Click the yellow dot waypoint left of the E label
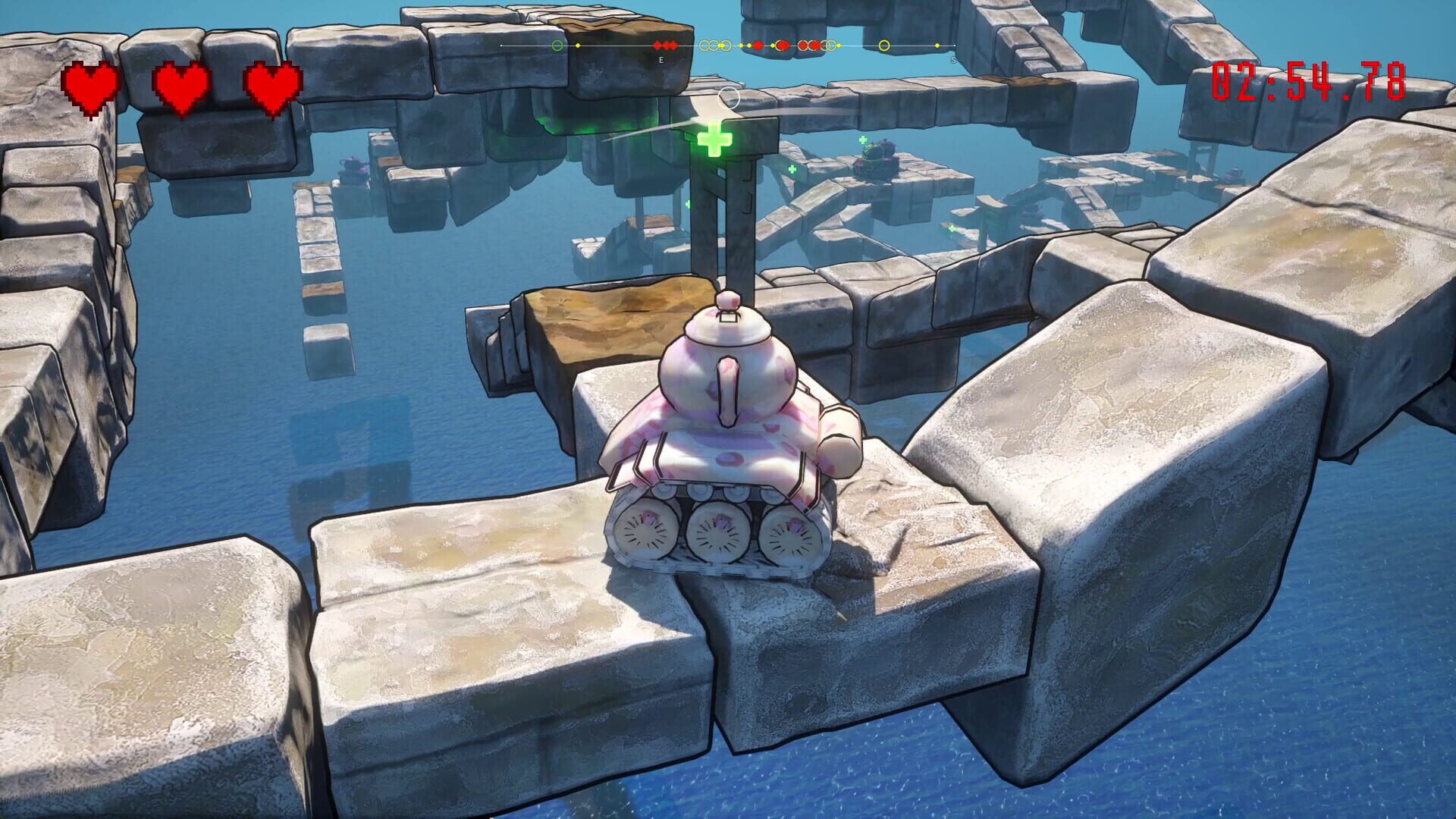 pyautogui.click(x=578, y=45)
